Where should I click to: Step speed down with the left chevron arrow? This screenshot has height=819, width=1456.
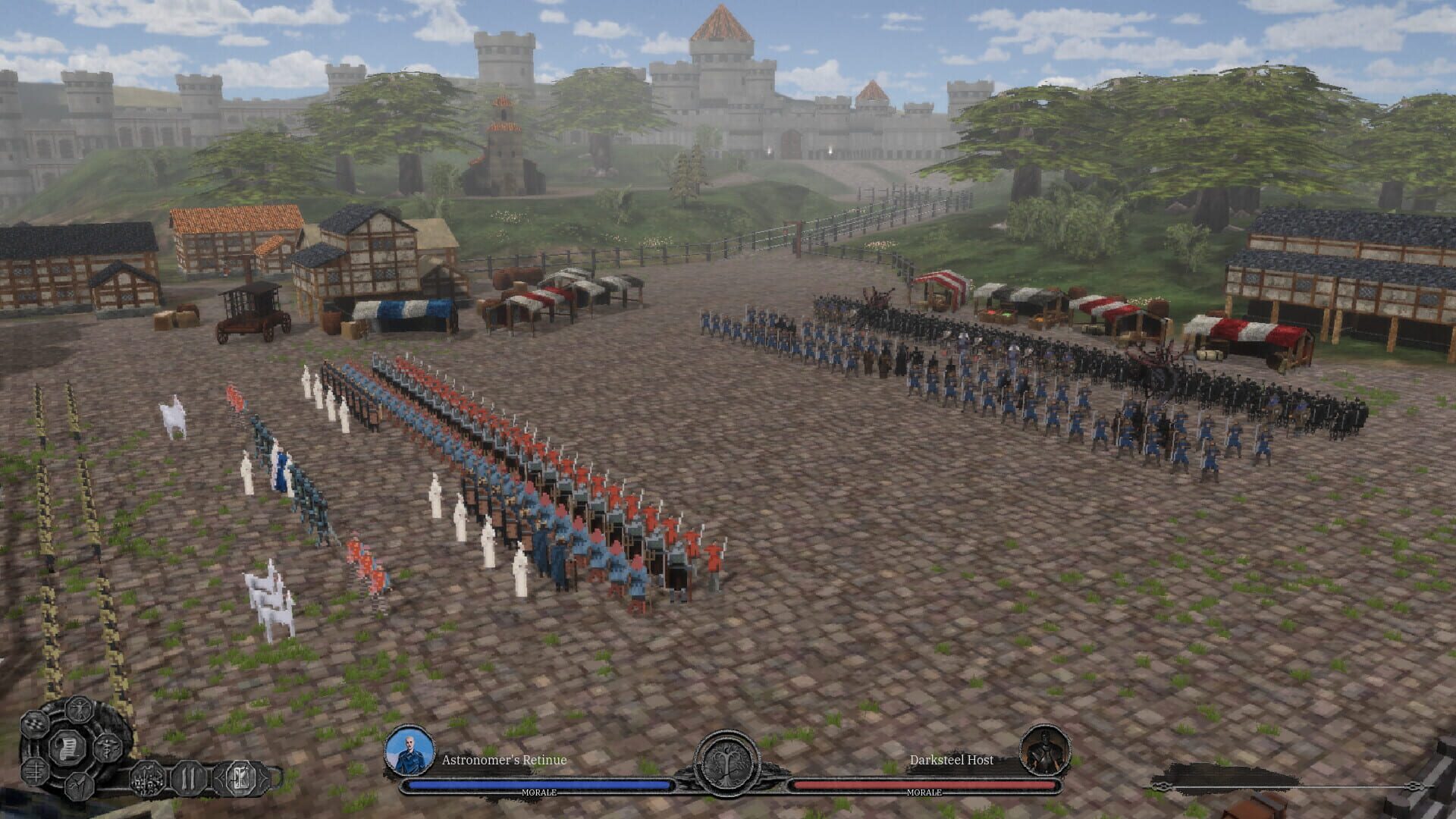pyautogui.click(x=221, y=778)
